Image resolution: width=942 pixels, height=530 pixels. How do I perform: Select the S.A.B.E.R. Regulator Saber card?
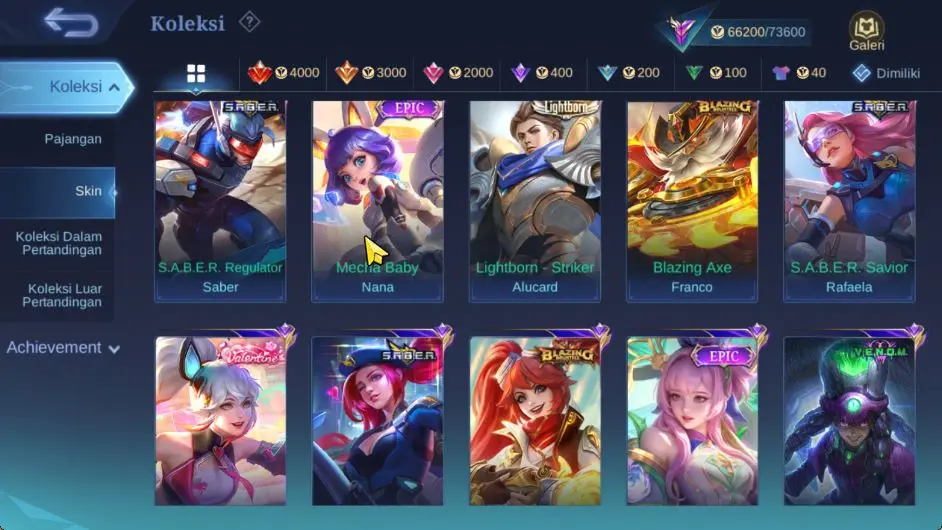tap(220, 201)
